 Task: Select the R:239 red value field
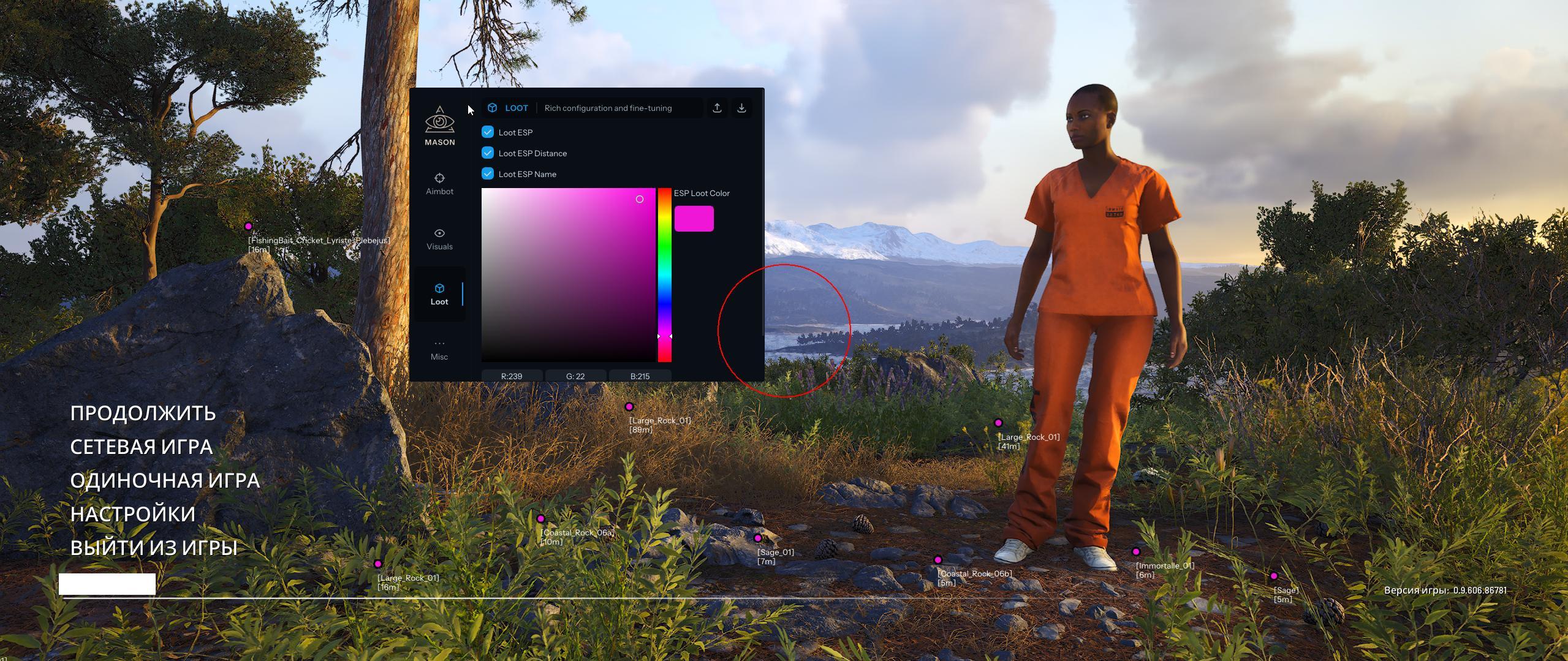512,376
